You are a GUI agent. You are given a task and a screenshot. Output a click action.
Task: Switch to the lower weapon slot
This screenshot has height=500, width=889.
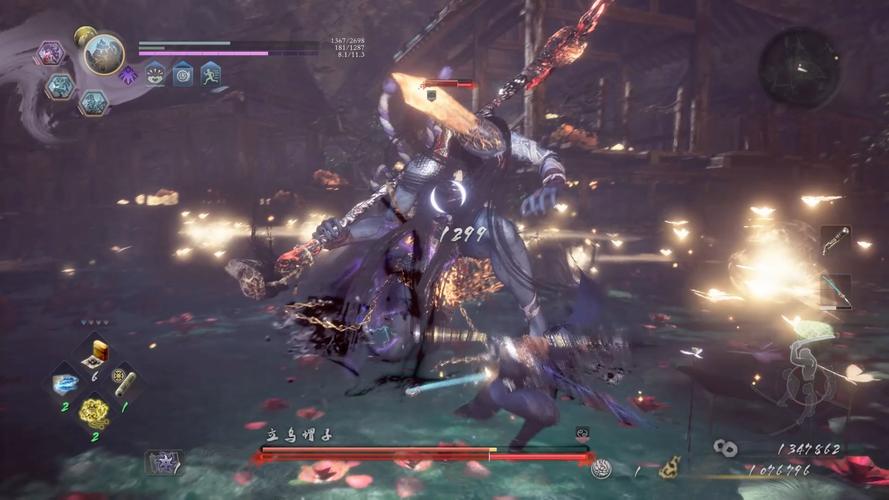(835, 290)
